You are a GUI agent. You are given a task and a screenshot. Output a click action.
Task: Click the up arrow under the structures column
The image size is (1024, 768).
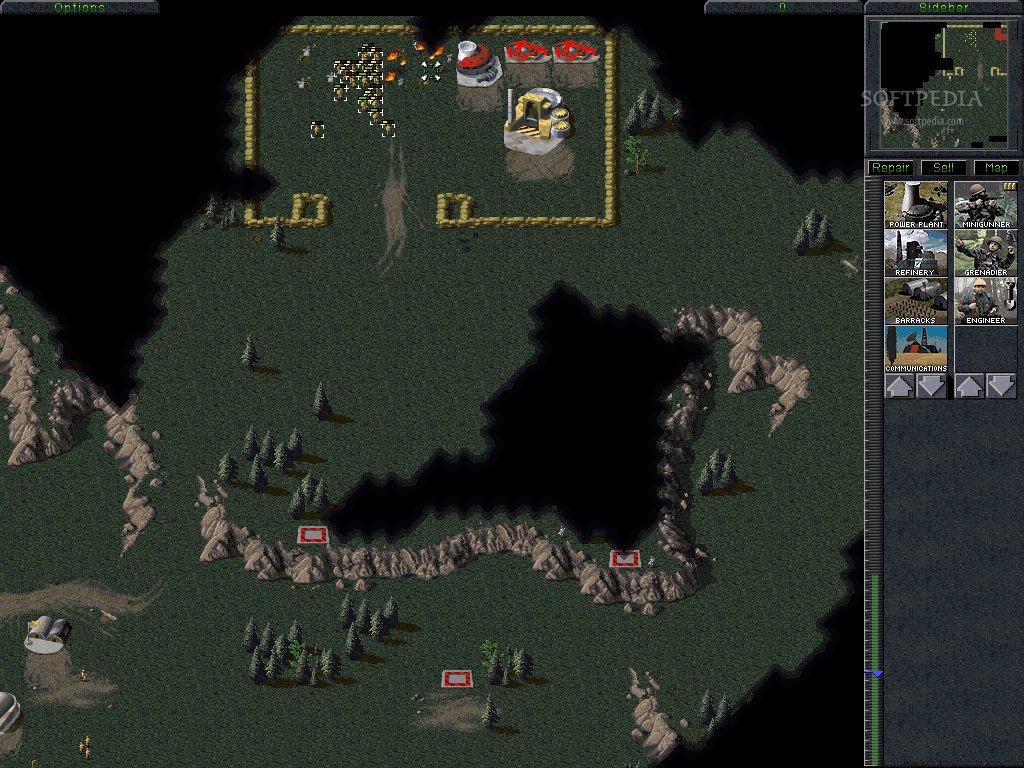point(899,386)
